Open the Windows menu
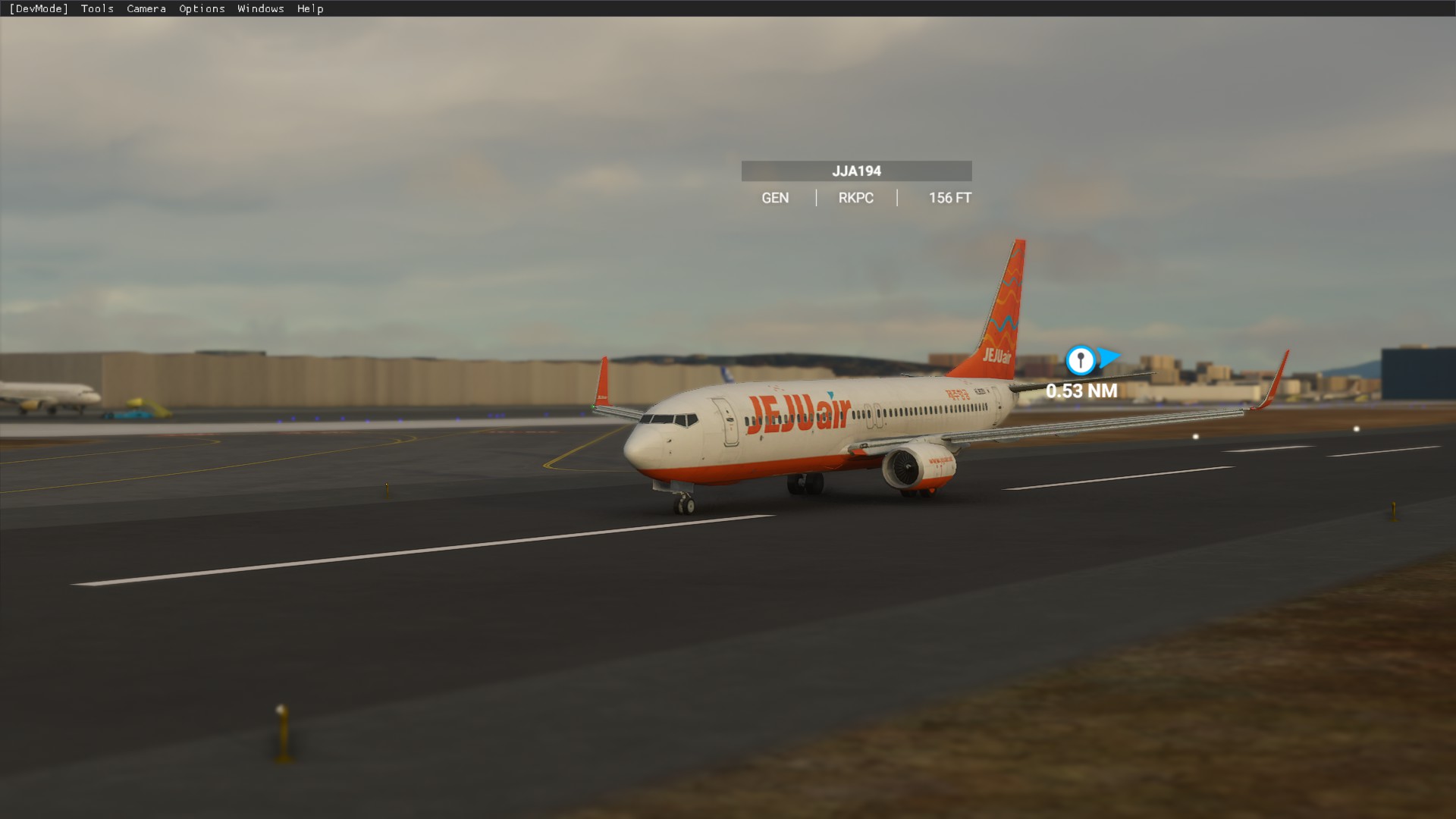The height and width of the screenshot is (819, 1456). point(260,8)
